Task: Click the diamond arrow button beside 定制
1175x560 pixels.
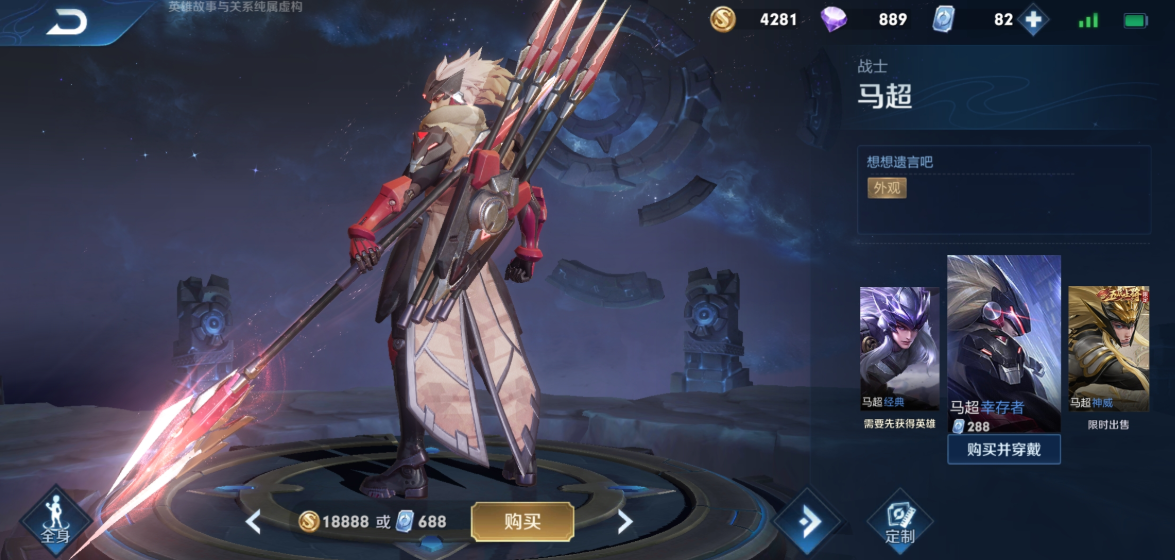Action: [x=808, y=521]
